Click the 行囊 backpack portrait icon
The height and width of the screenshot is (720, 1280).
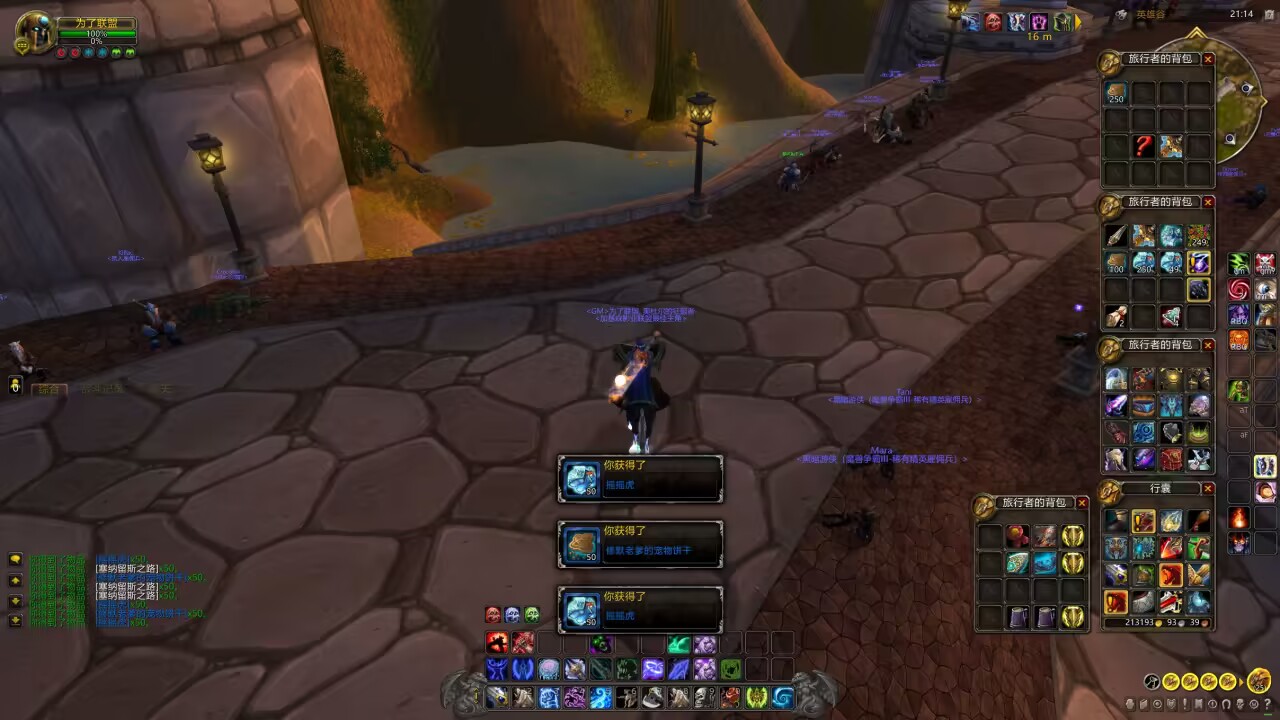pos(1110,489)
